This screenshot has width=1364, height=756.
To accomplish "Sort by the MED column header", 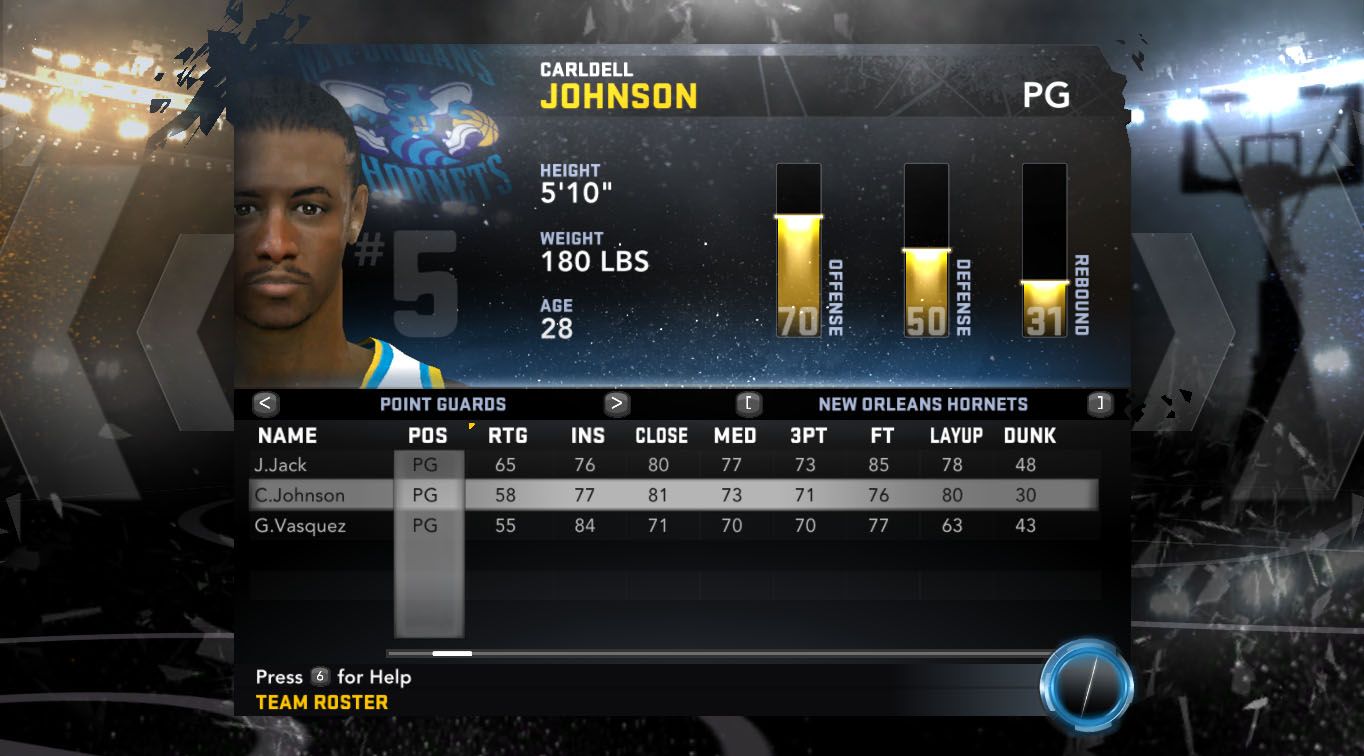I will click(x=735, y=436).
